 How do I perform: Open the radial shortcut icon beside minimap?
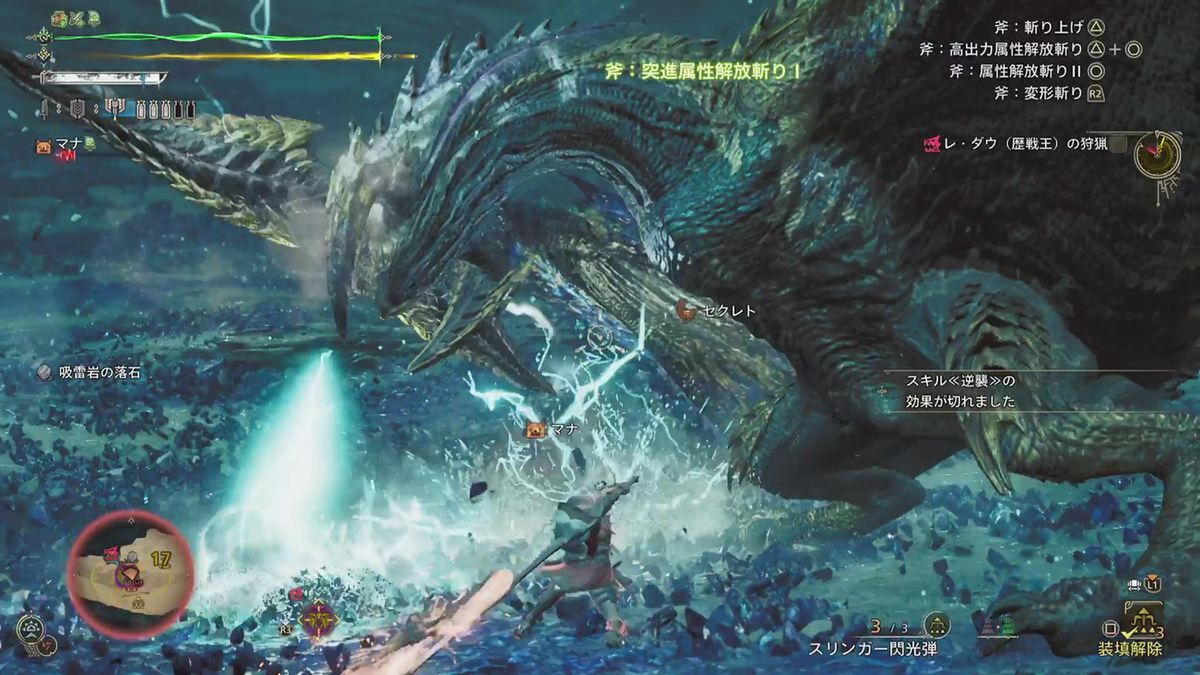[x=30, y=630]
